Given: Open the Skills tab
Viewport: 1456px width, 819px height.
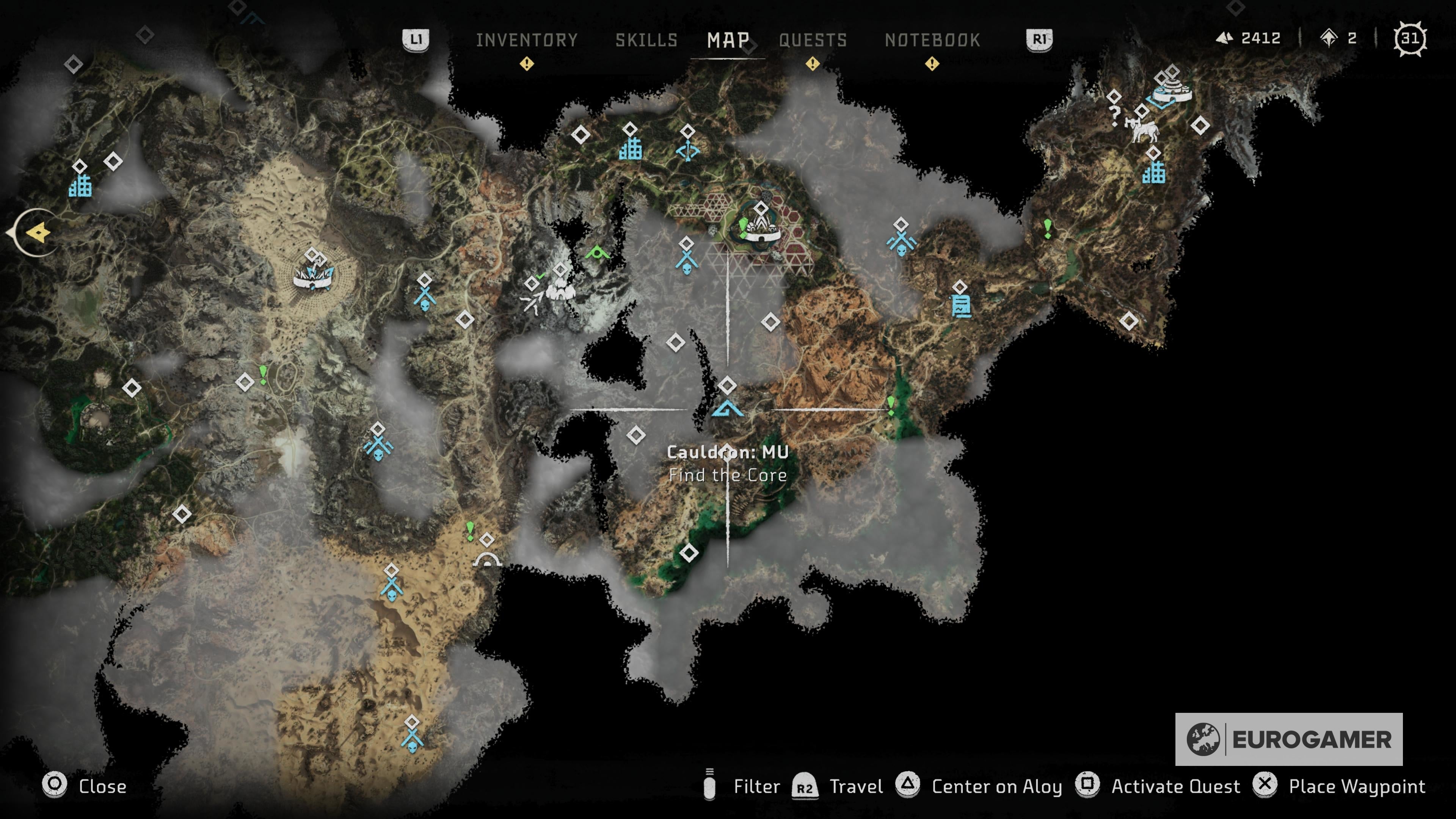Looking at the screenshot, I should (646, 39).
